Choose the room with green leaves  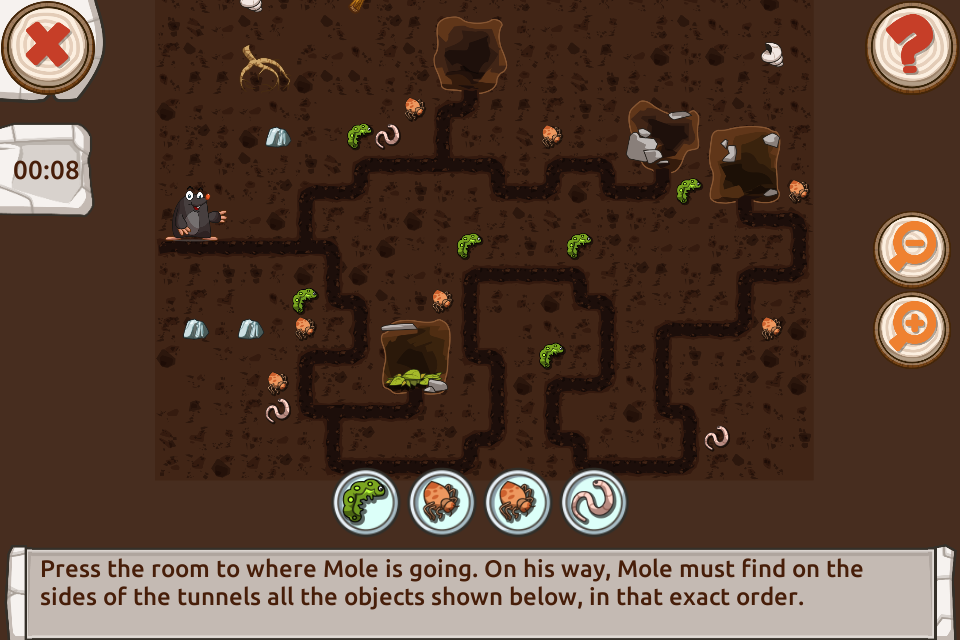point(415,356)
